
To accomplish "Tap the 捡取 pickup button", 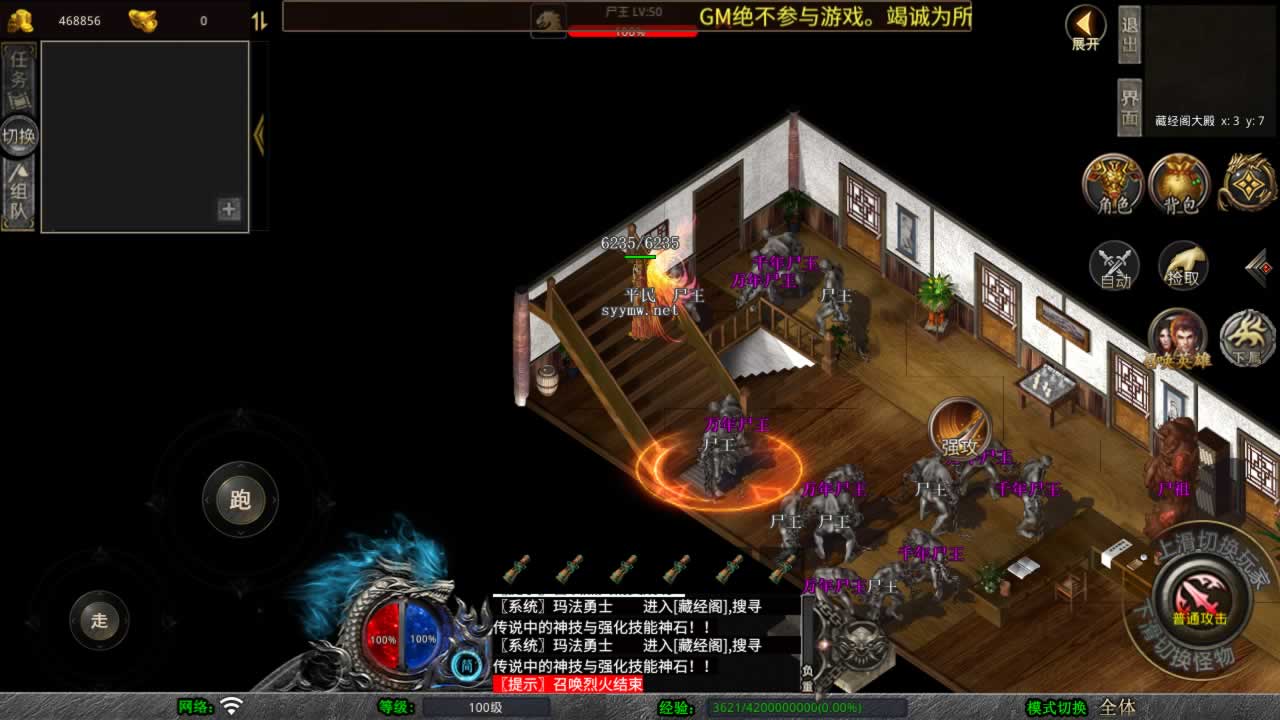I will pos(1183,266).
